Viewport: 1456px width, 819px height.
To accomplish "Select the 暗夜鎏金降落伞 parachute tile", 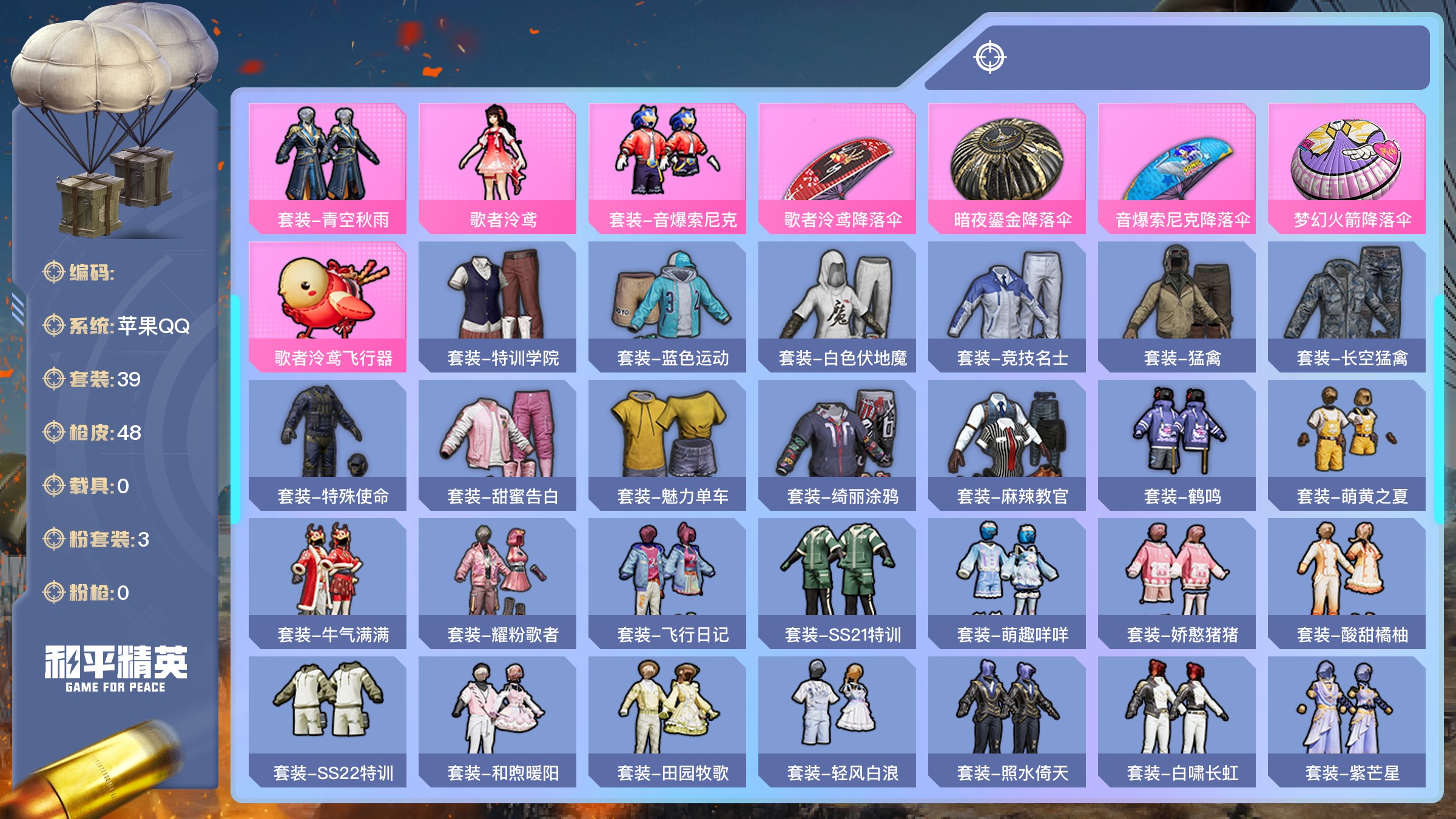I will [x=1007, y=168].
